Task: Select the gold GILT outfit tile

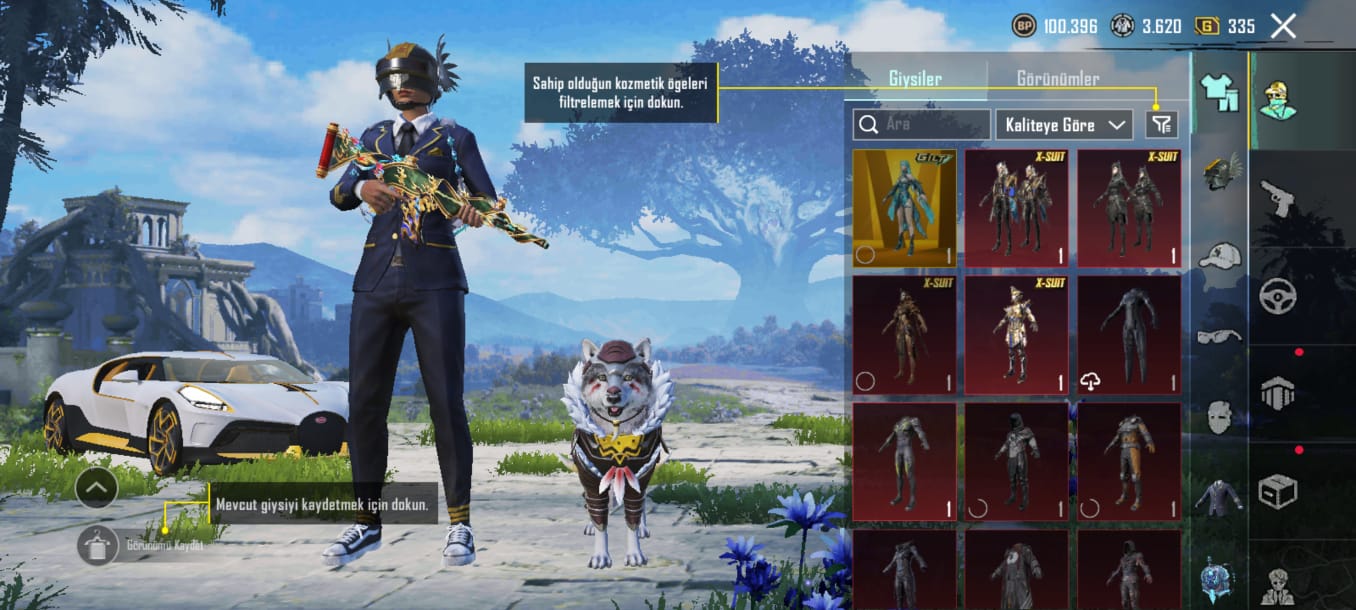Action: click(x=904, y=208)
